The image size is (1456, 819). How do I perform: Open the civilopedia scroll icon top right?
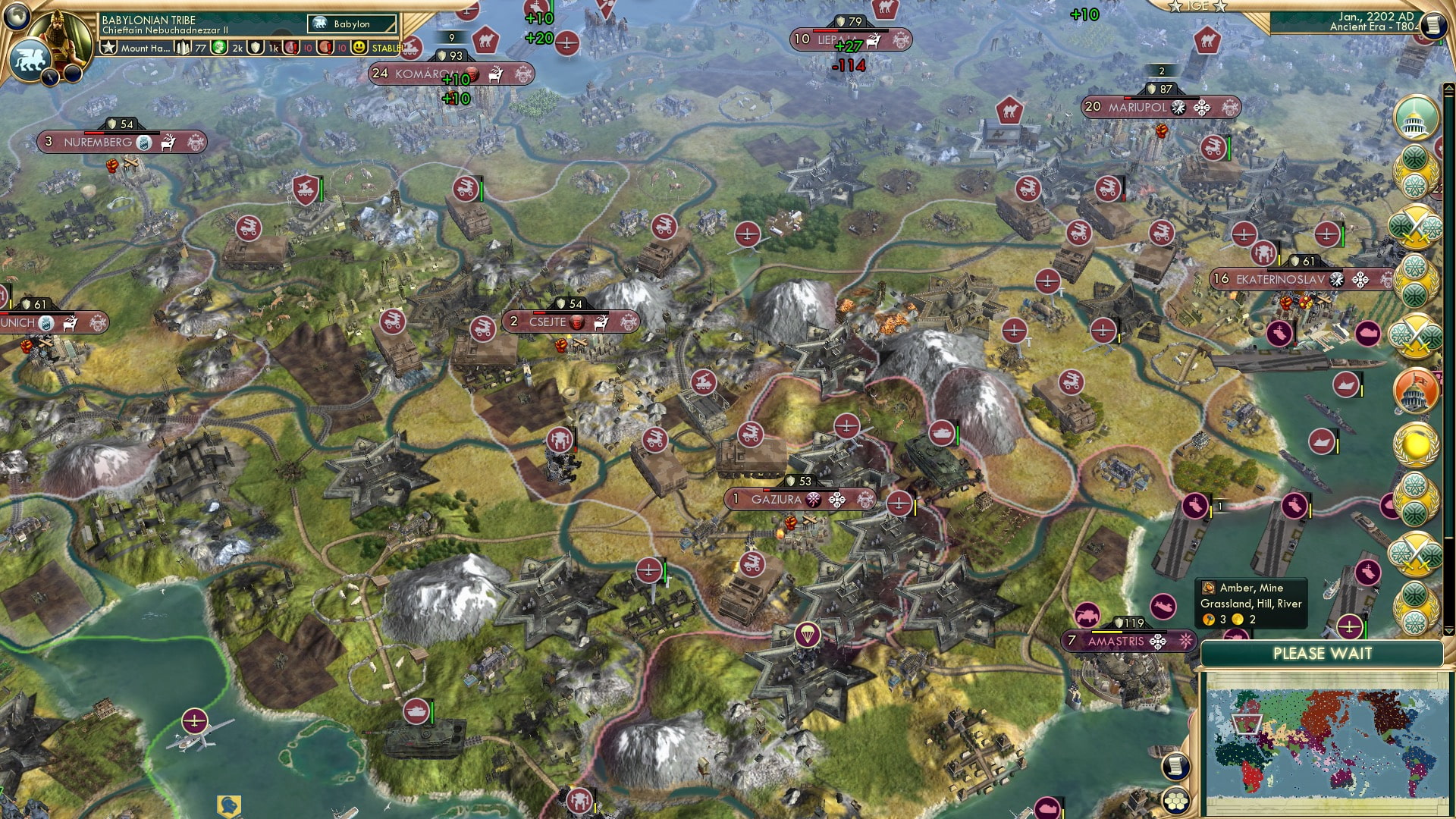(x=1434, y=24)
